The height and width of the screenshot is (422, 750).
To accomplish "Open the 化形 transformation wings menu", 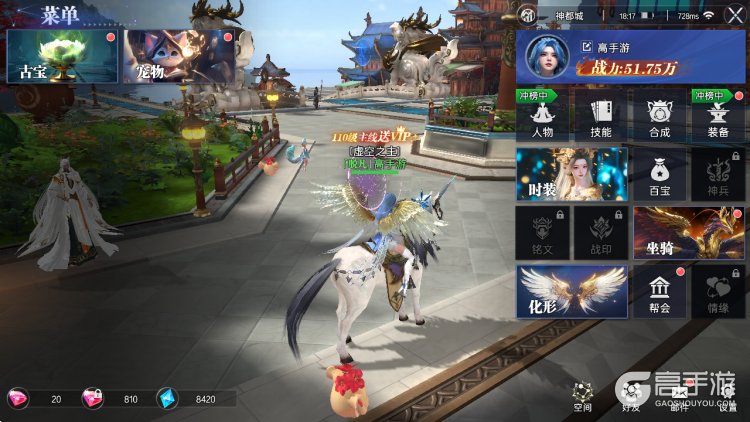I will click(572, 291).
